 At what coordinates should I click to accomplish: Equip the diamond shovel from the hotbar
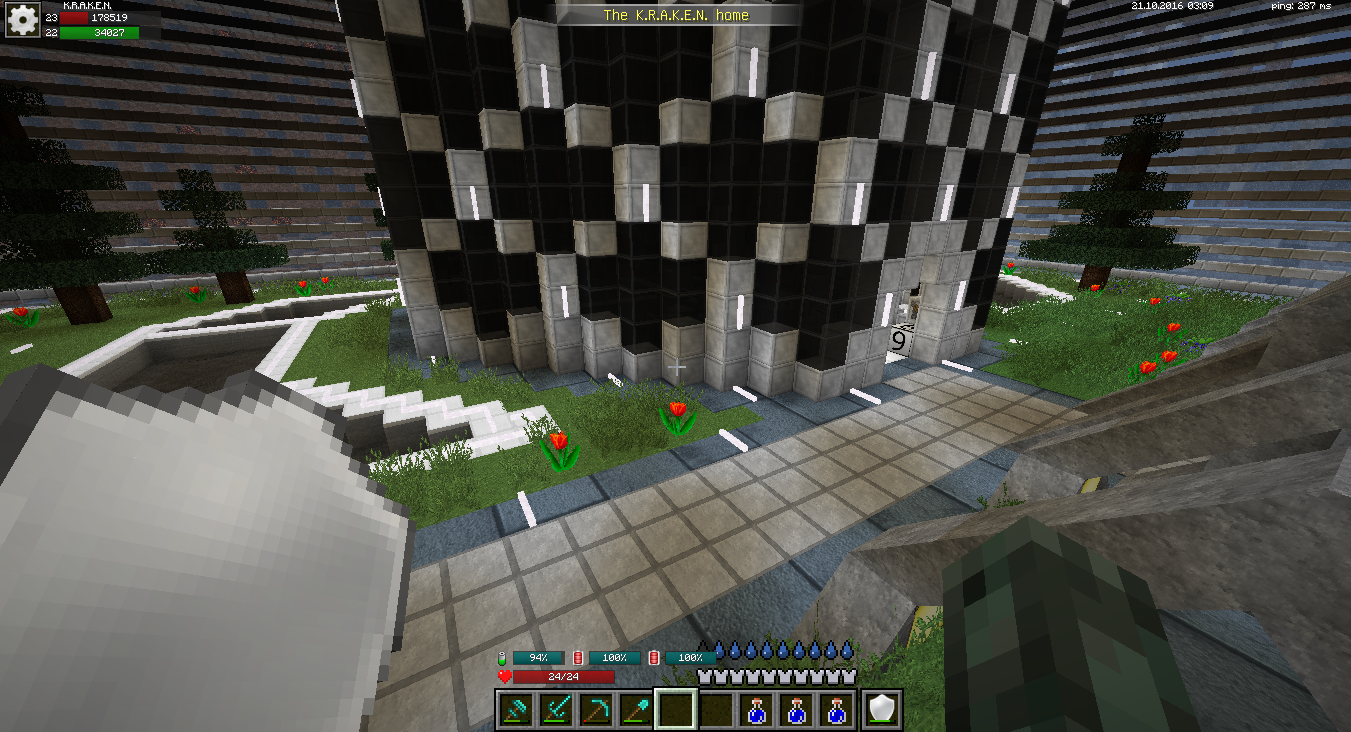click(x=636, y=710)
